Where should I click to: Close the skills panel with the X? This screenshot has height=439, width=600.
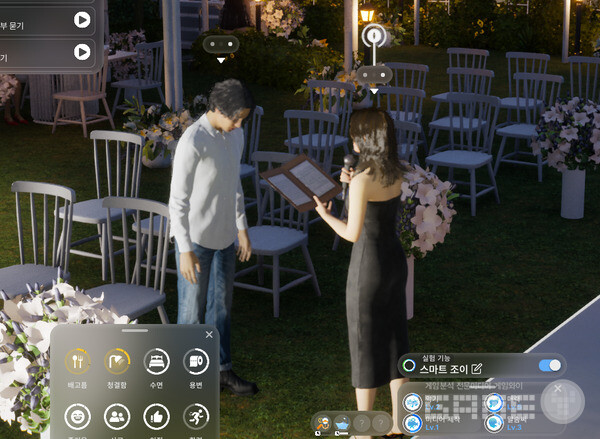[x=558, y=388]
